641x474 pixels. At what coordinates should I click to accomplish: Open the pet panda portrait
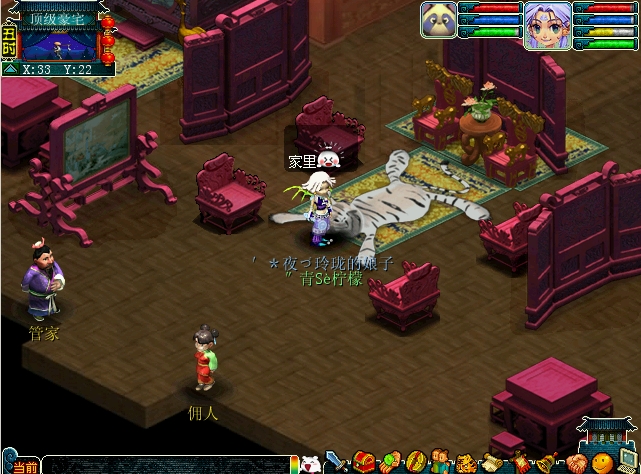(x=438, y=19)
